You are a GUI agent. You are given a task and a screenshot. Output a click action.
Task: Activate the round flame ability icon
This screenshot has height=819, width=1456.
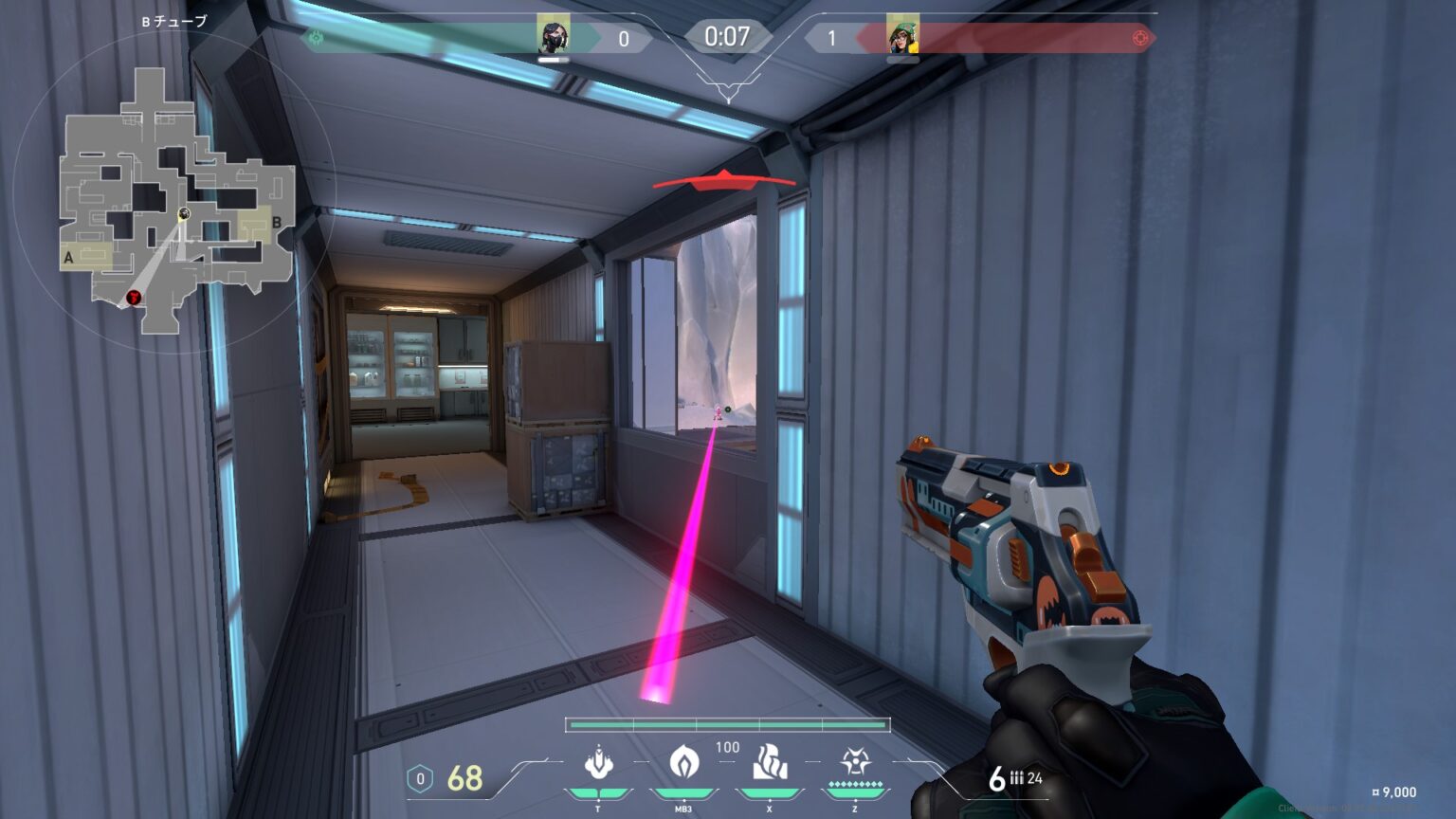[683, 762]
